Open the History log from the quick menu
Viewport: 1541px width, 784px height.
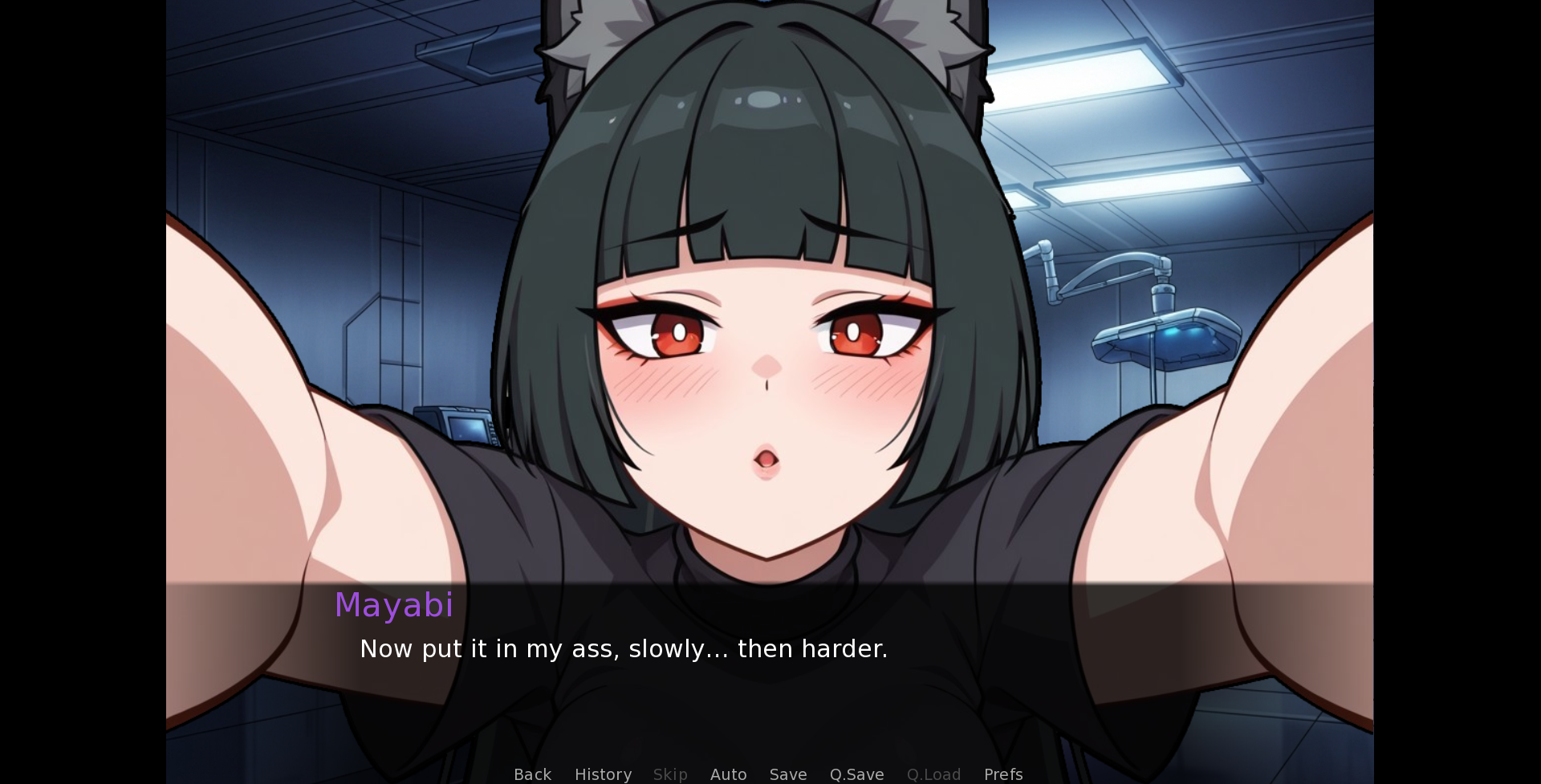pyautogui.click(x=603, y=774)
